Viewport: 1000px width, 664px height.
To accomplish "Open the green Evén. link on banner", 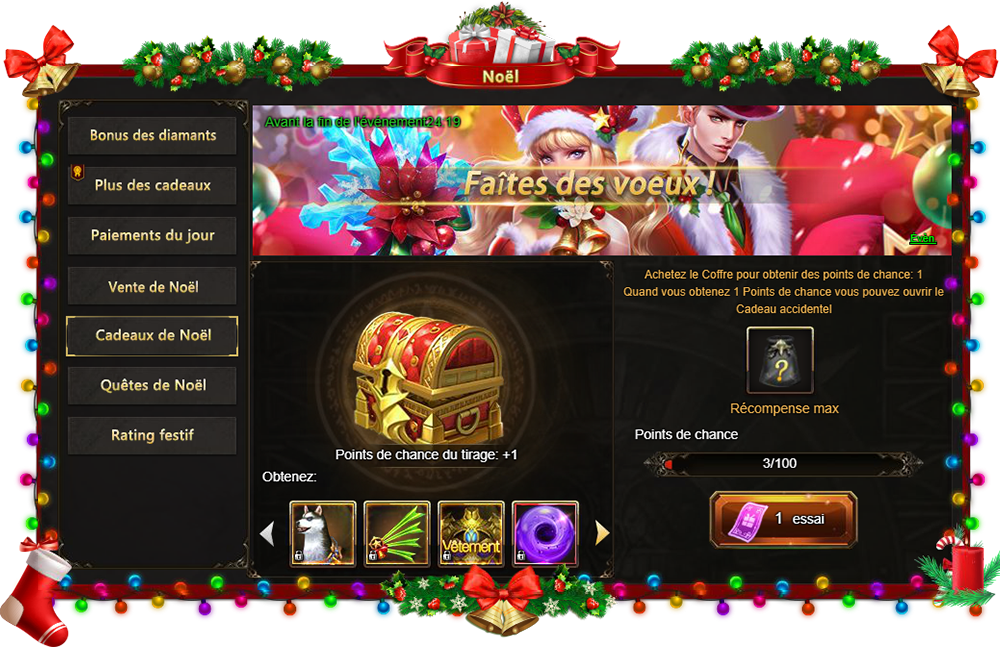I will [922, 239].
